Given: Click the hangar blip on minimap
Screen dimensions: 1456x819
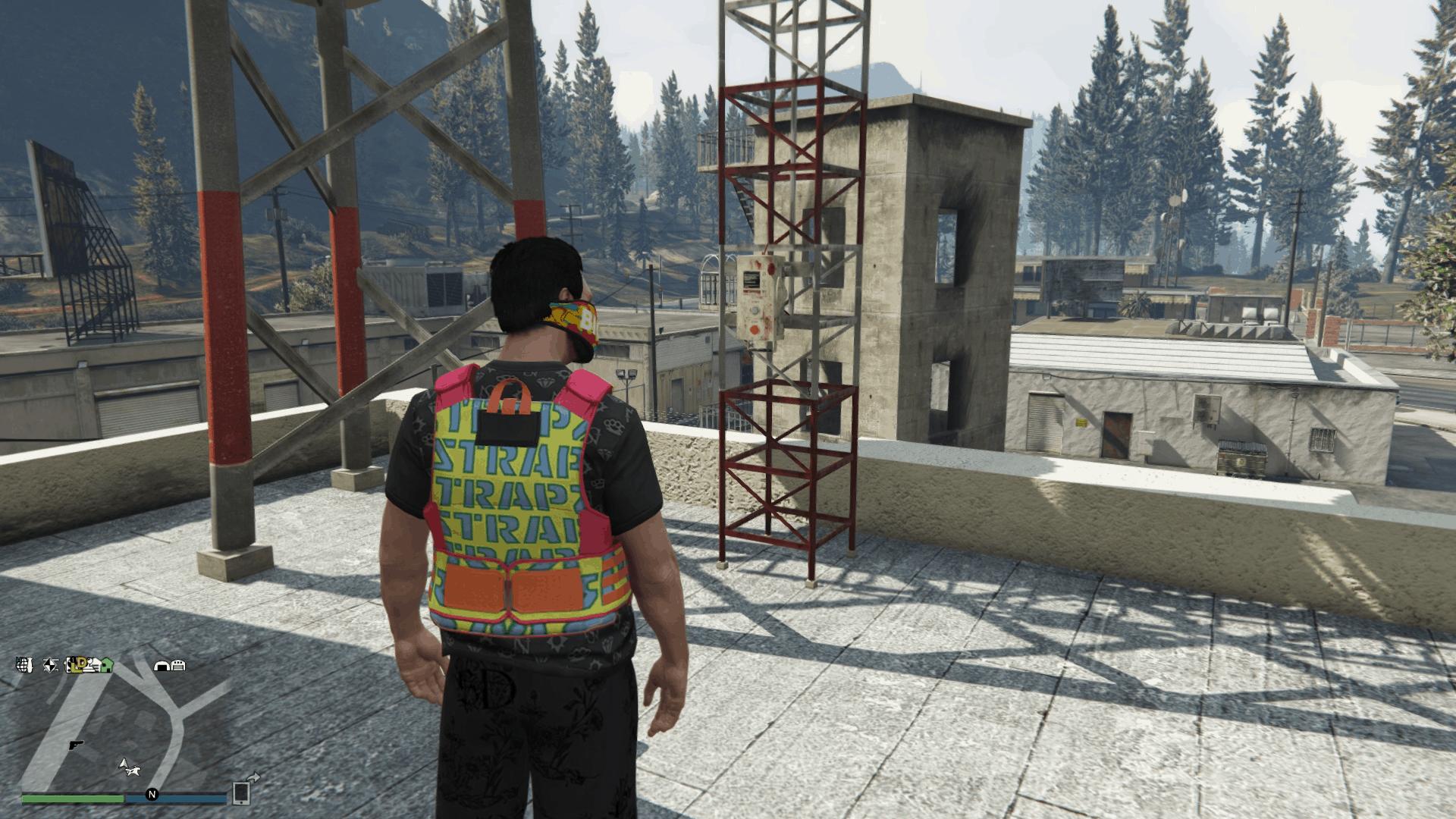Looking at the screenshot, I should pos(162,666).
